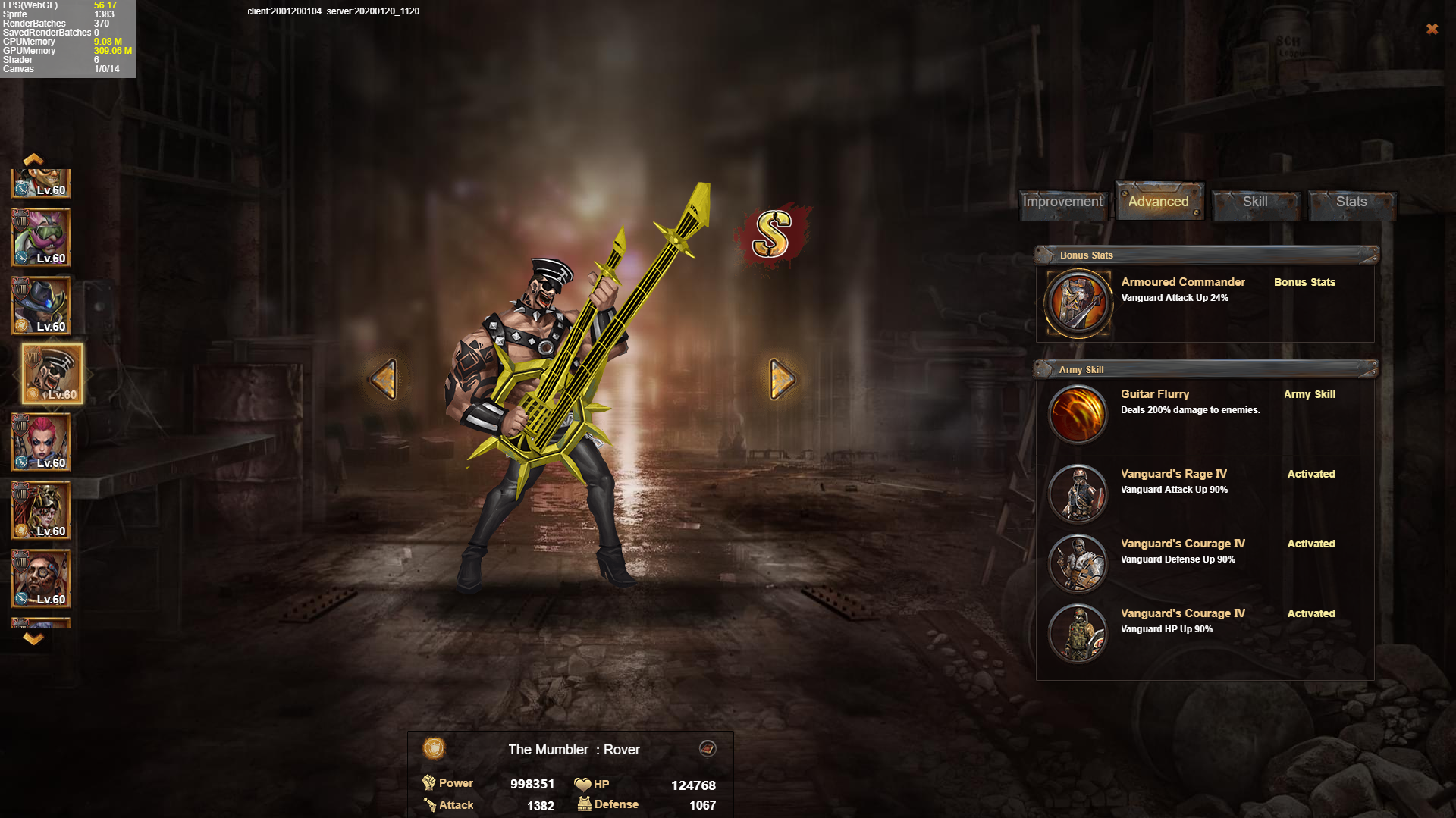Switch to the Improvement tab
Screen dimensions: 1456x818
(x=1062, y=202)
